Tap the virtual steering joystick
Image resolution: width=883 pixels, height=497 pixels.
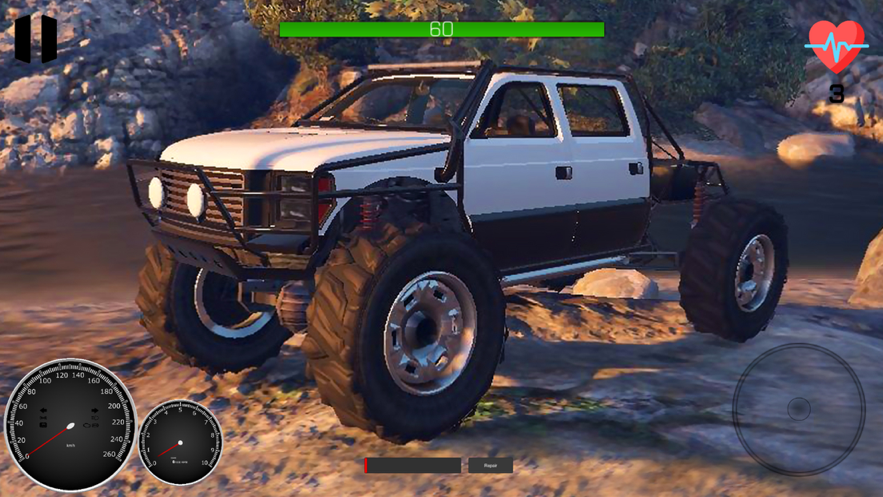798,408
